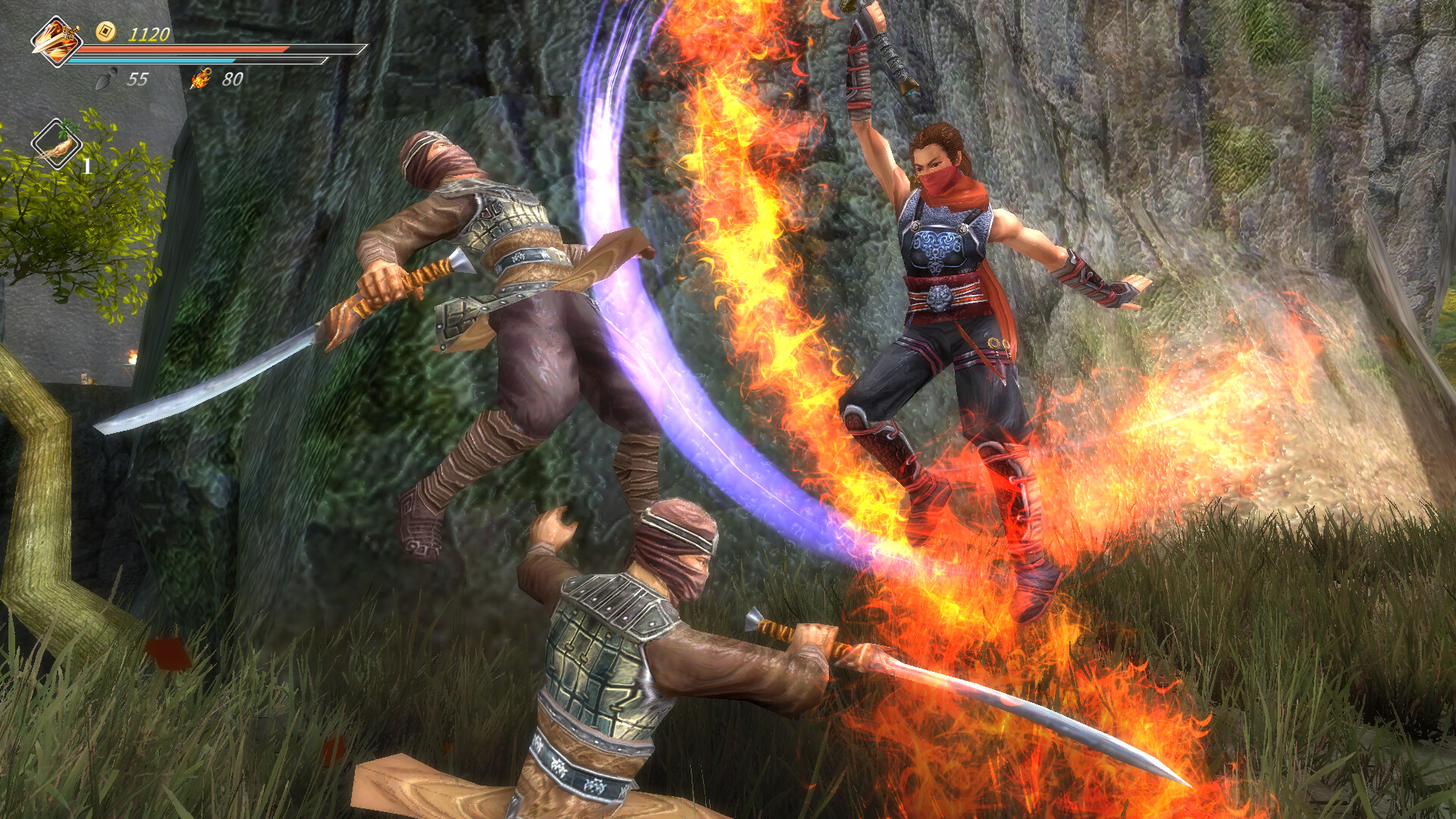Image resolution: width=1456 pixels, height=819 pixels.
Task: Click the counter showing 55 kunai
Action: [138, 77]
